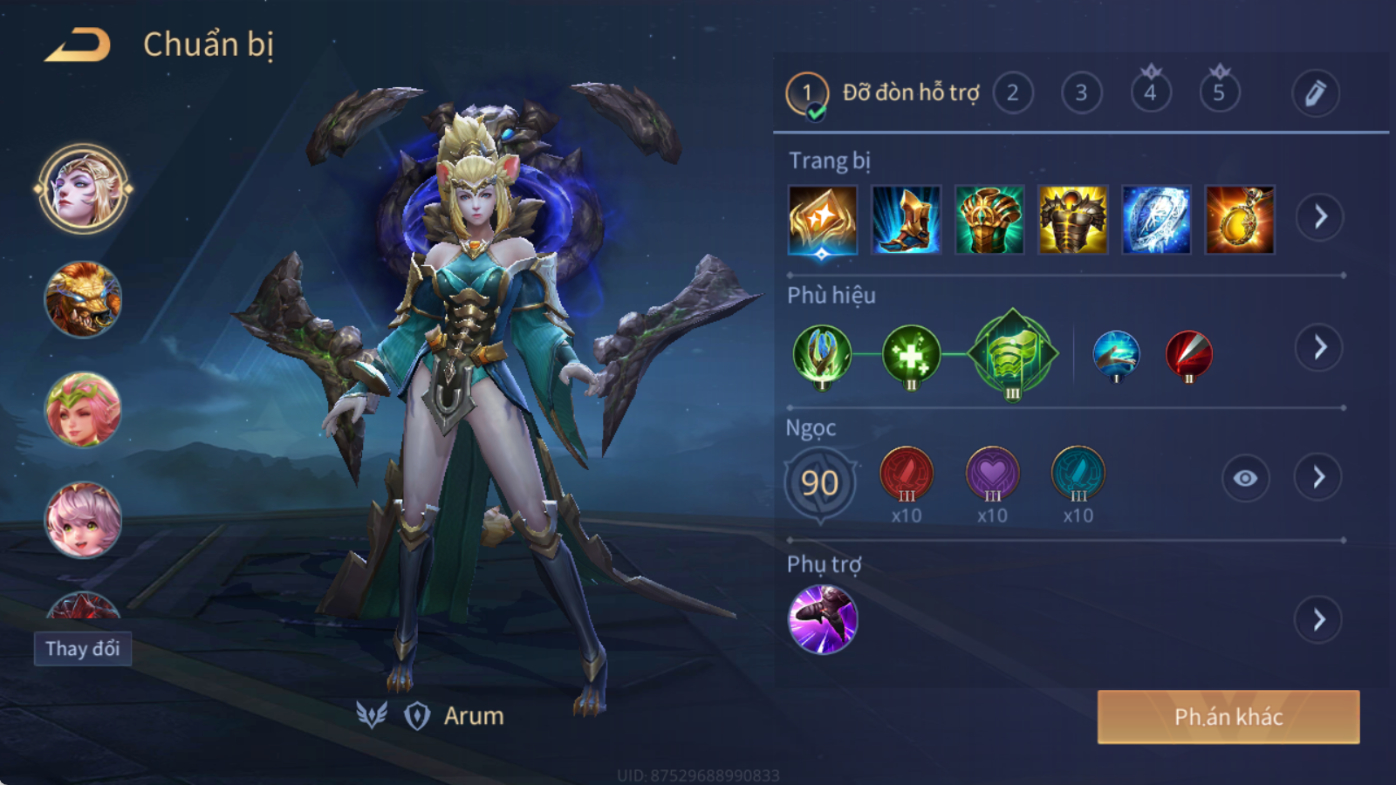Image resolution: width=1396 pixels, height=785 pixels.
Task: Open the Ngọc arcana settings arrow
Action: click(1319, 478)
